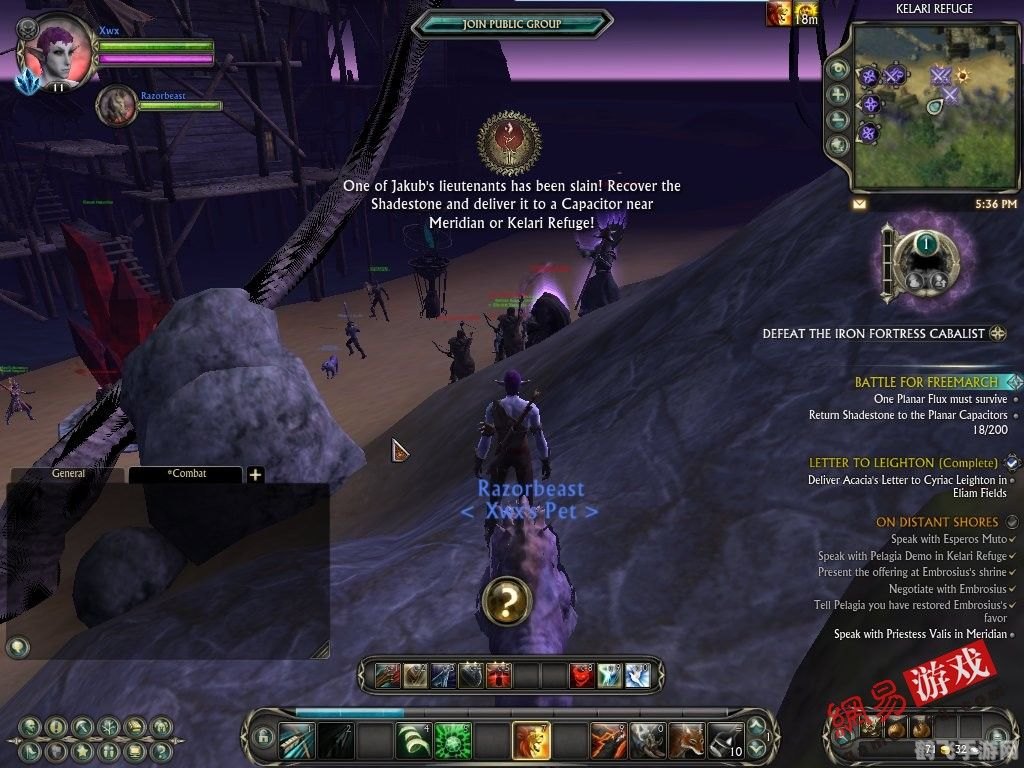Screen dimensions: 1024x768
Task: Zoom out on the minimap
Action: [838, 120]
